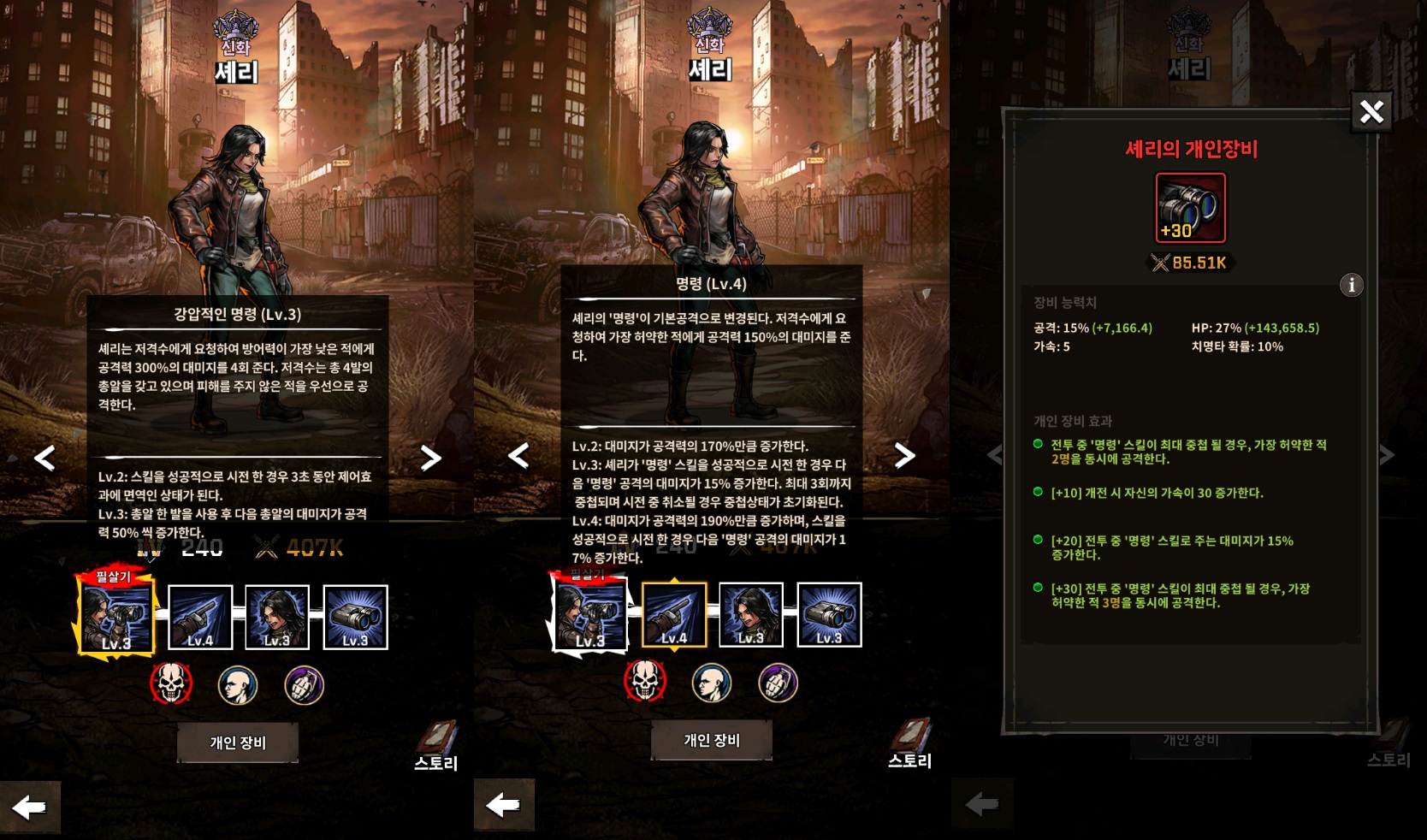Select the yellow-highlighted 필살기 skill icon
Viewport: 1427px width, 840px height.
coord(116,616)
